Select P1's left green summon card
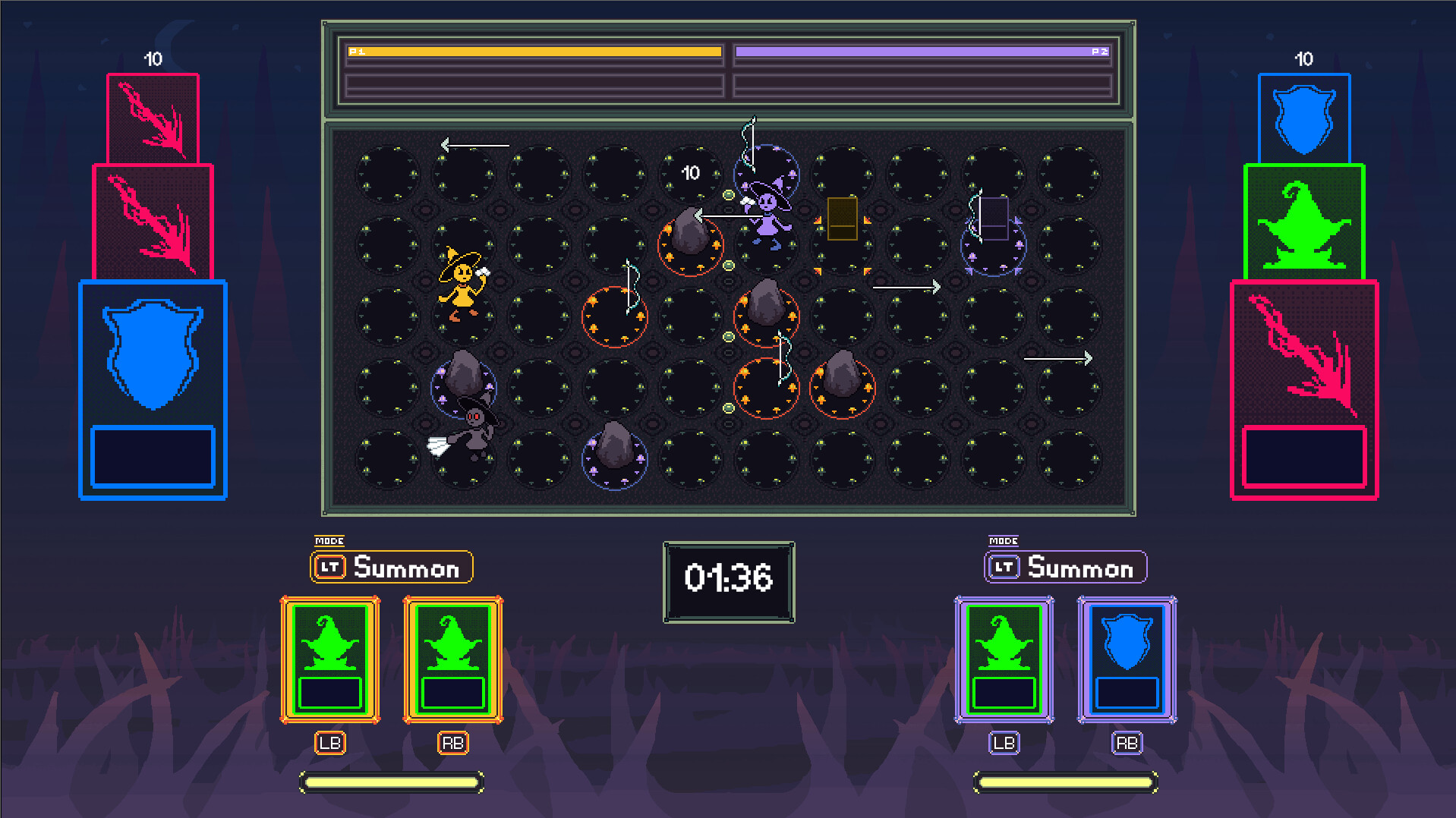Viewport: 1456px width, 818px height. [x=329, y=659]
